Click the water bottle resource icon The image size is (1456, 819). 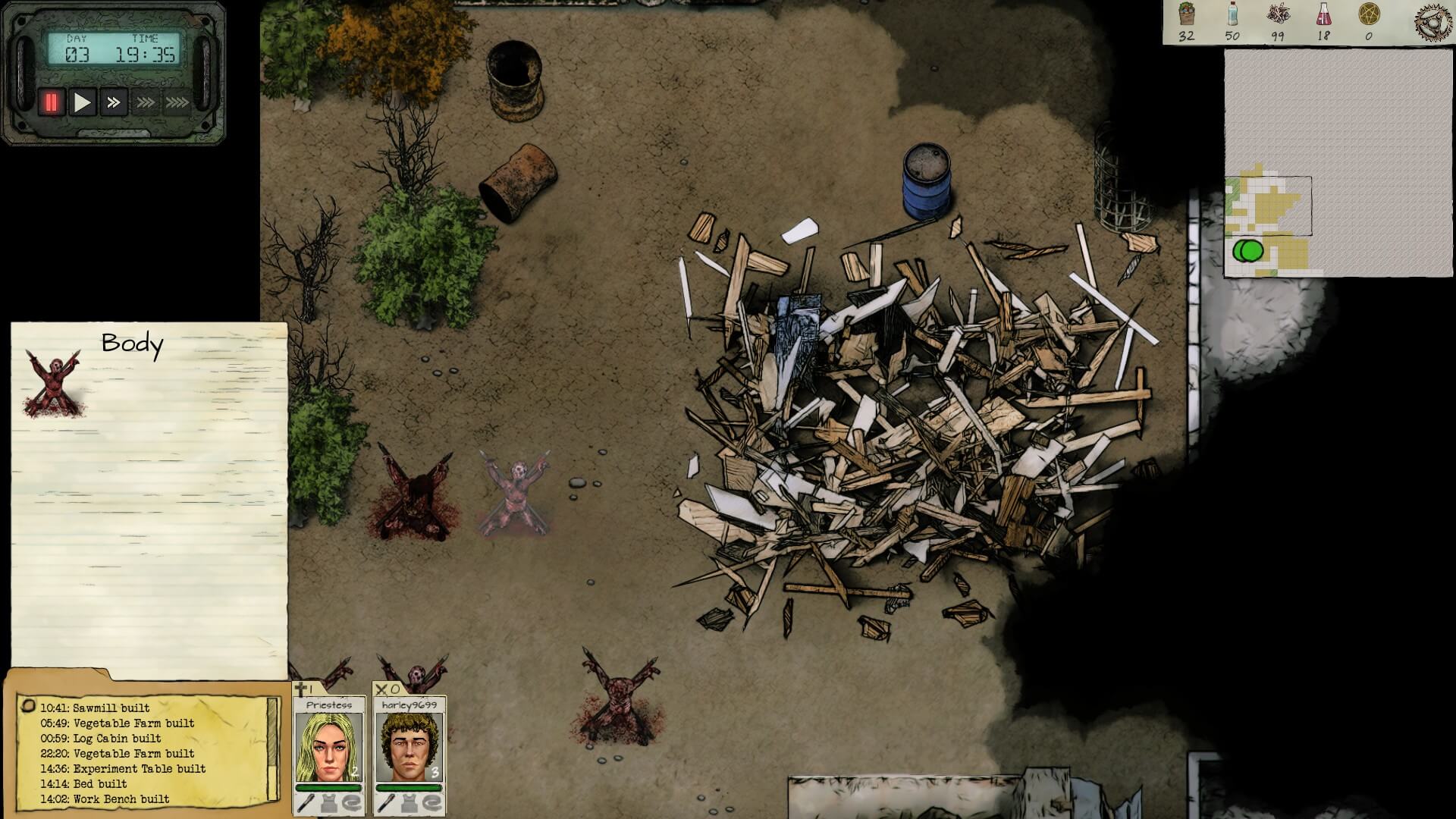coord(1232,15)
